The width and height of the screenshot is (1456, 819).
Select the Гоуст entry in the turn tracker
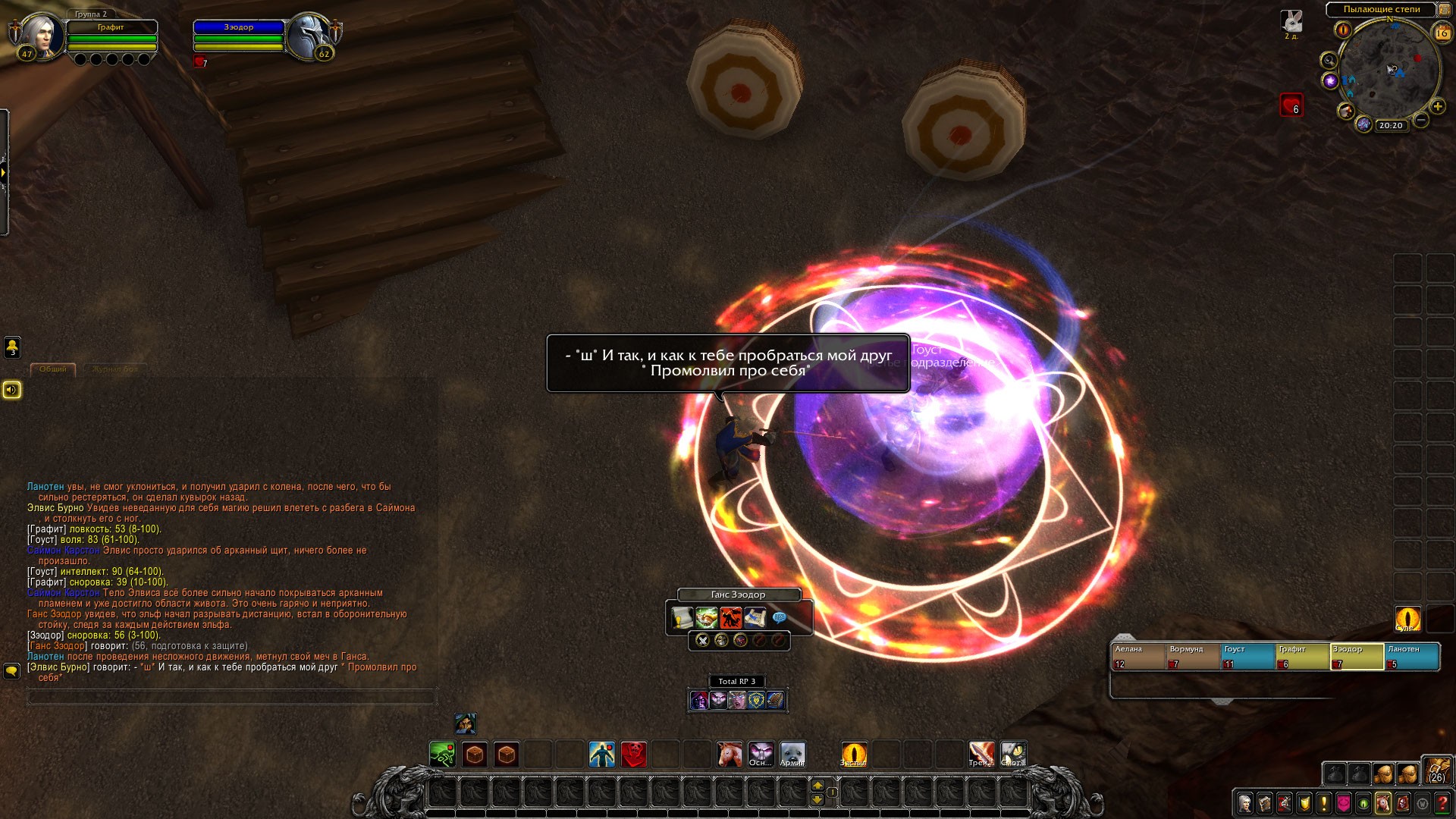pos(1247,657)
